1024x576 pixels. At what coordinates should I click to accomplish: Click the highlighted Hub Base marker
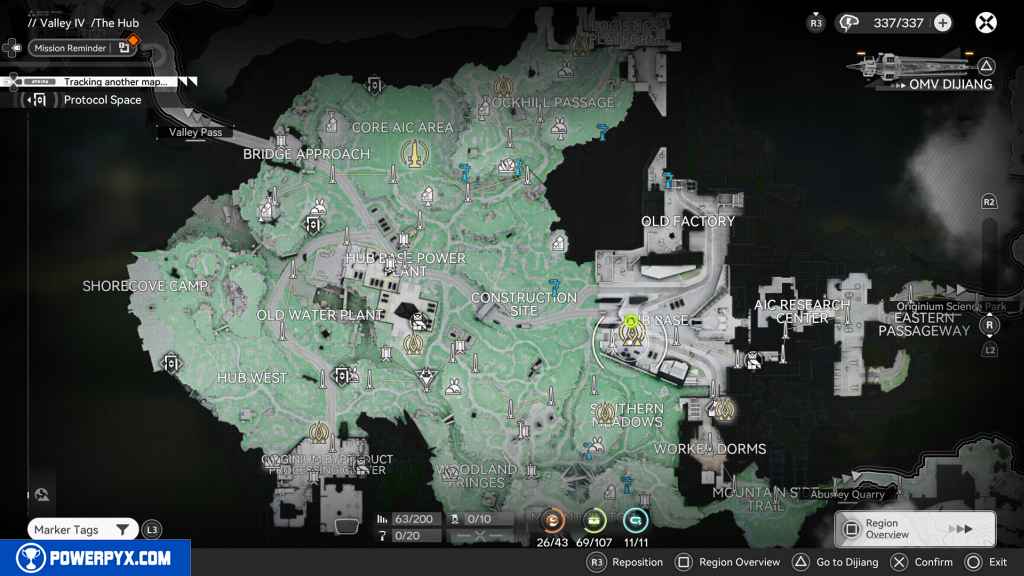point(631,333)
